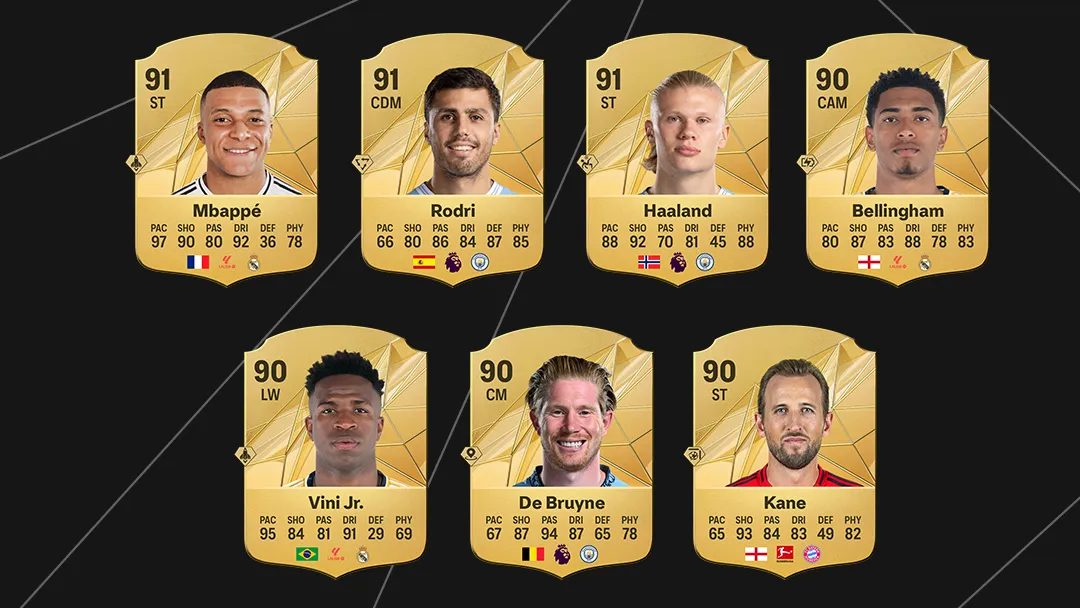The image size is (1080, 608).
Task: Pick the Kane 90 ST card
Action: point(784,452)
